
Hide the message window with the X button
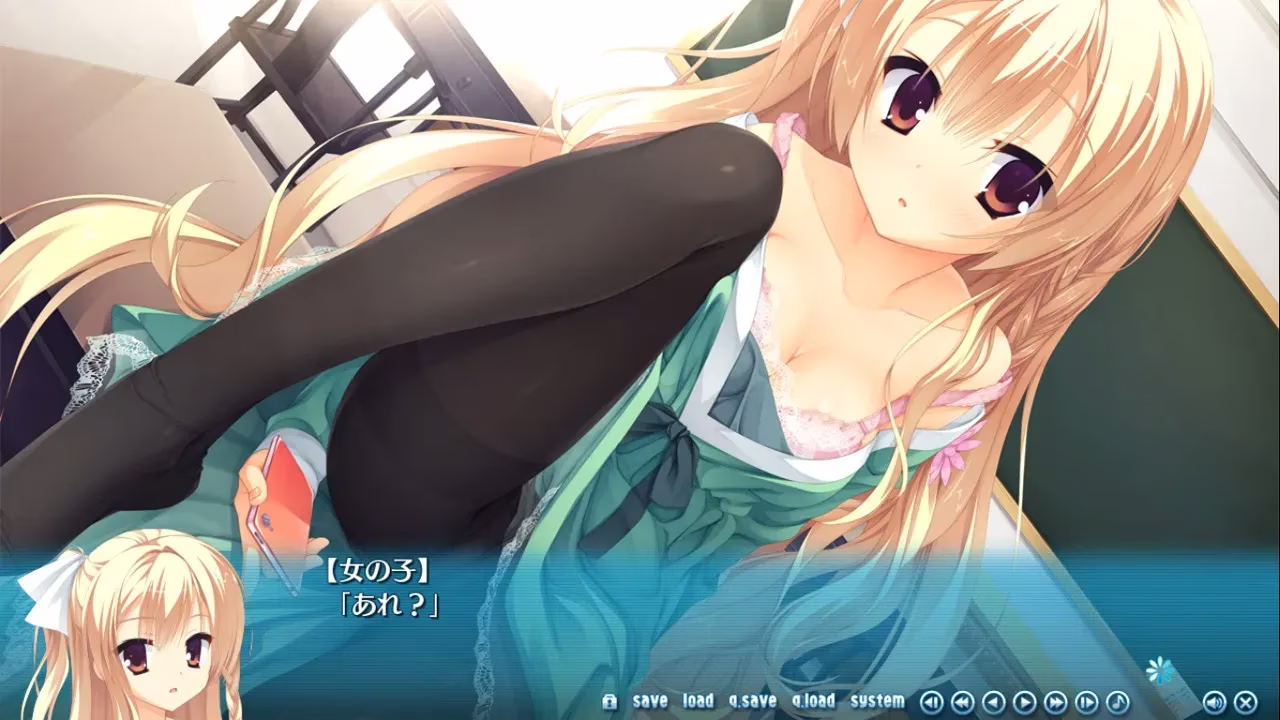pos(1245,702)
